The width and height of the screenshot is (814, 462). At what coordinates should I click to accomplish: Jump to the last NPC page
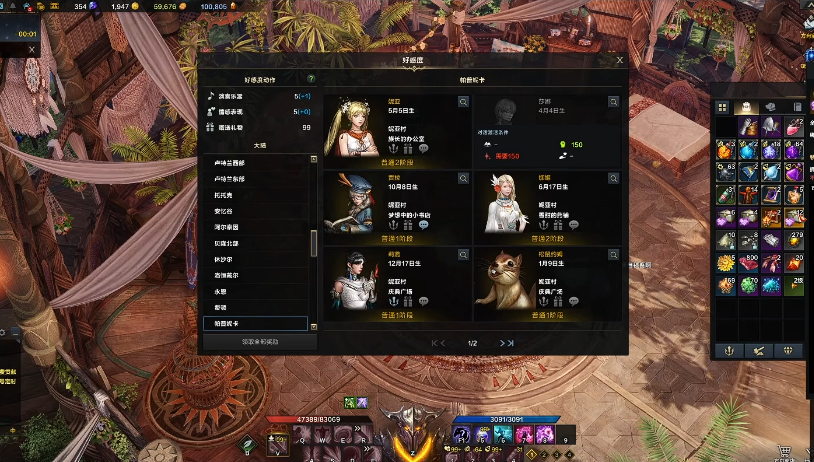pos(511,343)
